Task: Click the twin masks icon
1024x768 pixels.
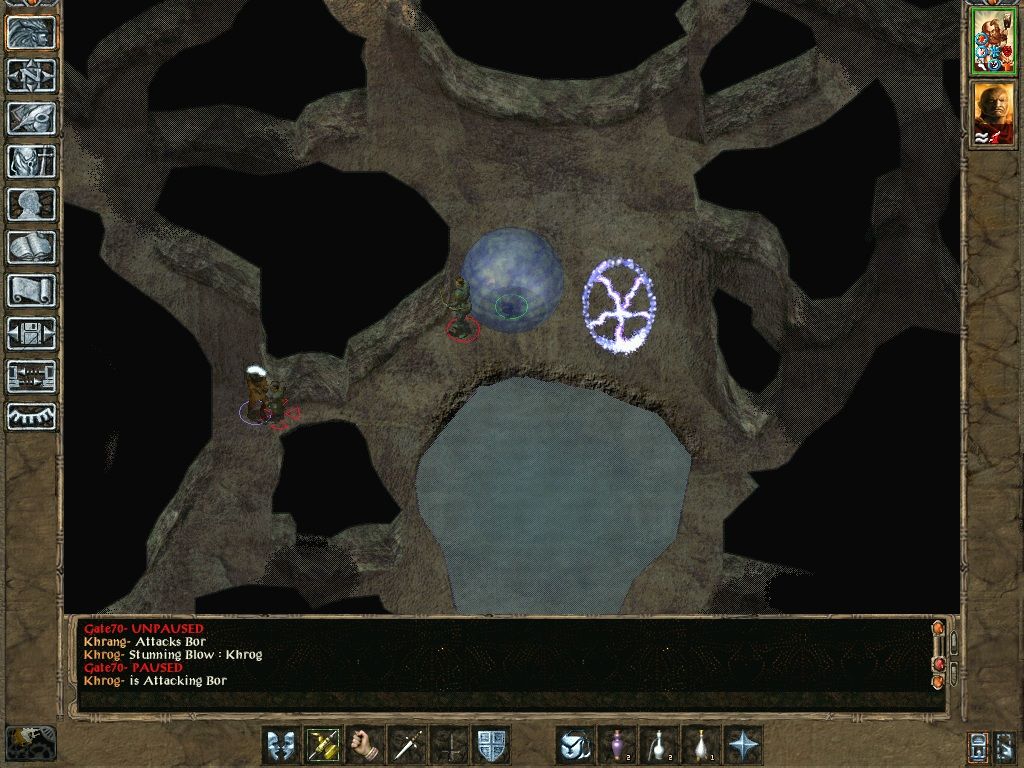Action: (280, 745)
